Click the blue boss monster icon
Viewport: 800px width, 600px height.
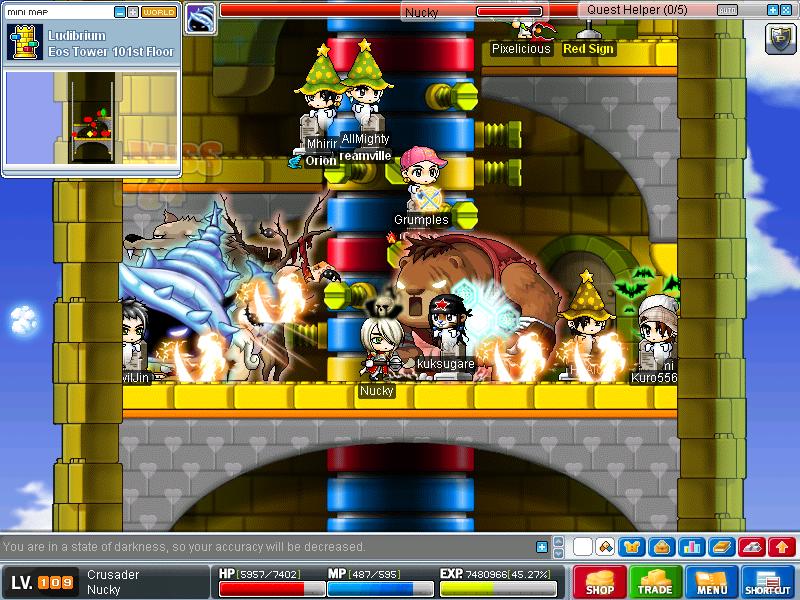201,17
